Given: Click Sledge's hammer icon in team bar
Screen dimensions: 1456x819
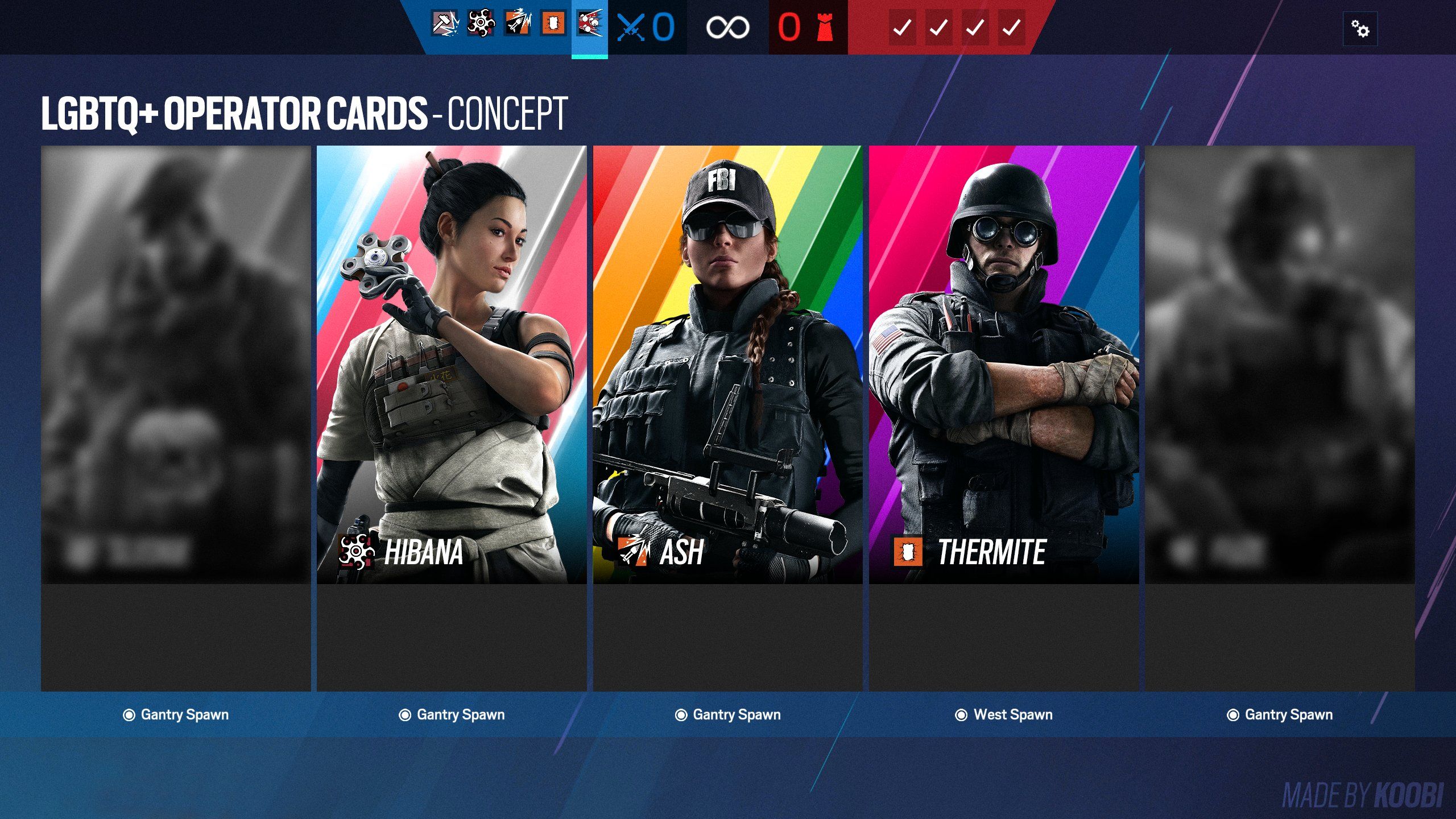Looking at the screenshot, I should pos(445,24).
